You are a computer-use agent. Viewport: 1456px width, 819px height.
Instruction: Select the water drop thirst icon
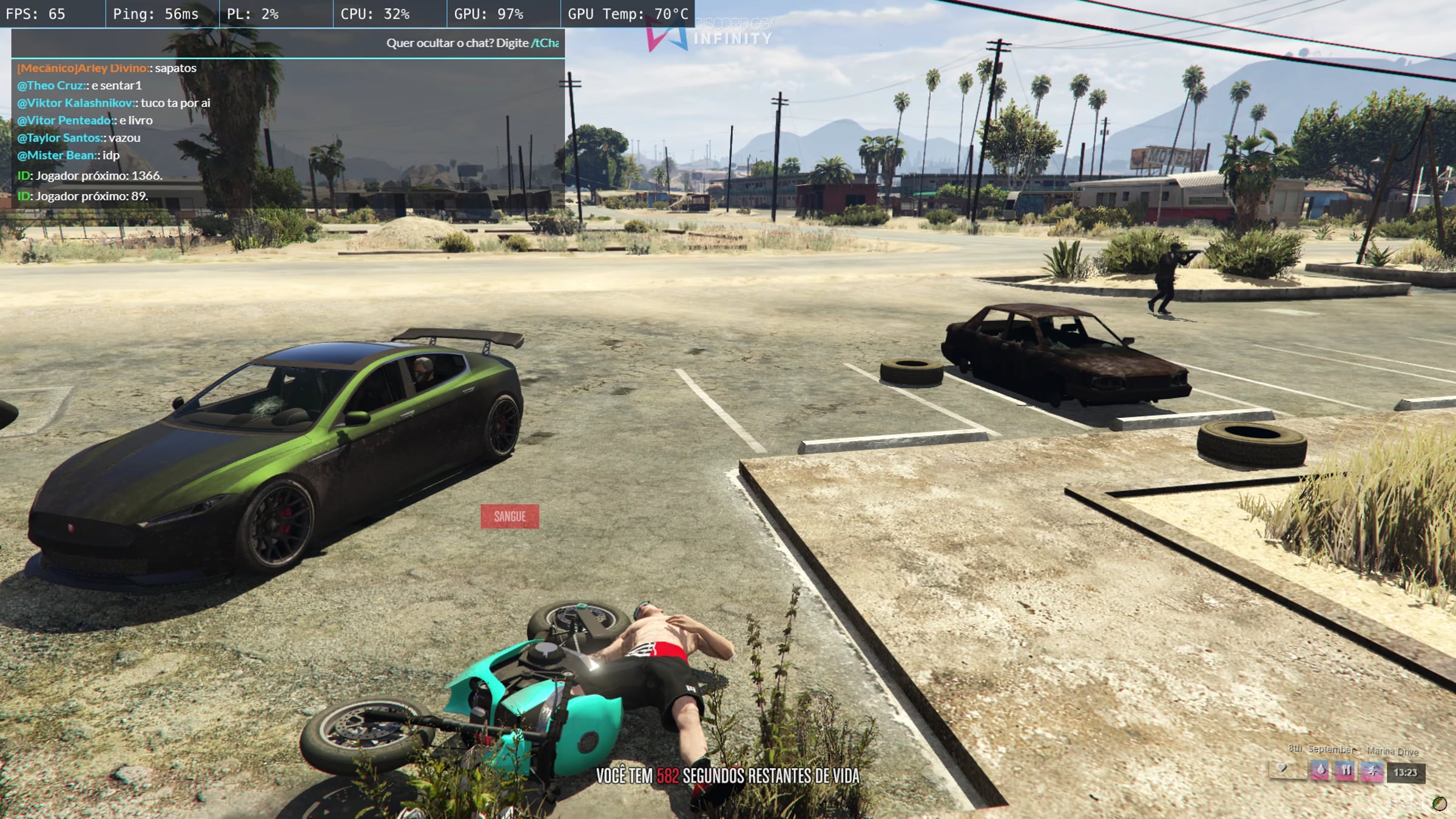[x=1321, y=771]
